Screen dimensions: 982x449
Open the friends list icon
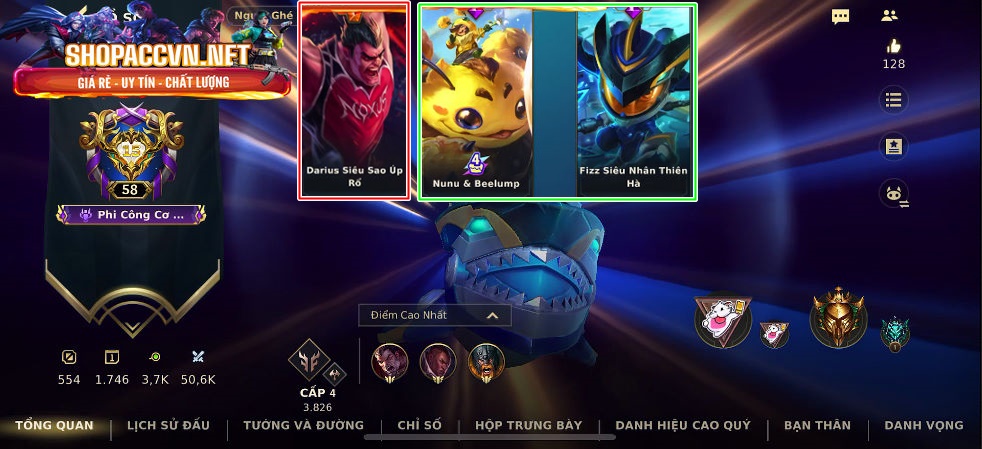pos(889,16)
